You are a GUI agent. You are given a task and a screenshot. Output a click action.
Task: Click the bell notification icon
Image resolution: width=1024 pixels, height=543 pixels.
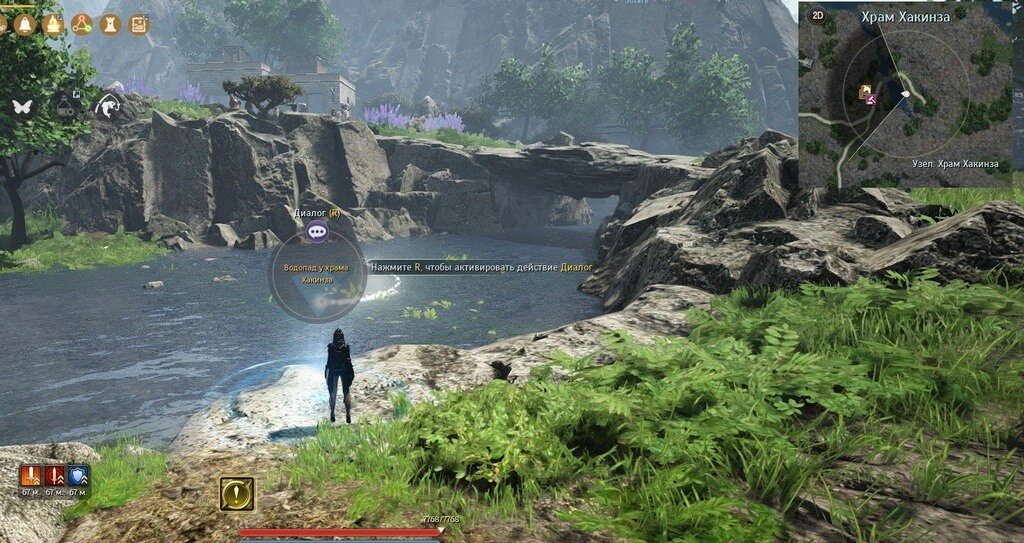[26, 24]
